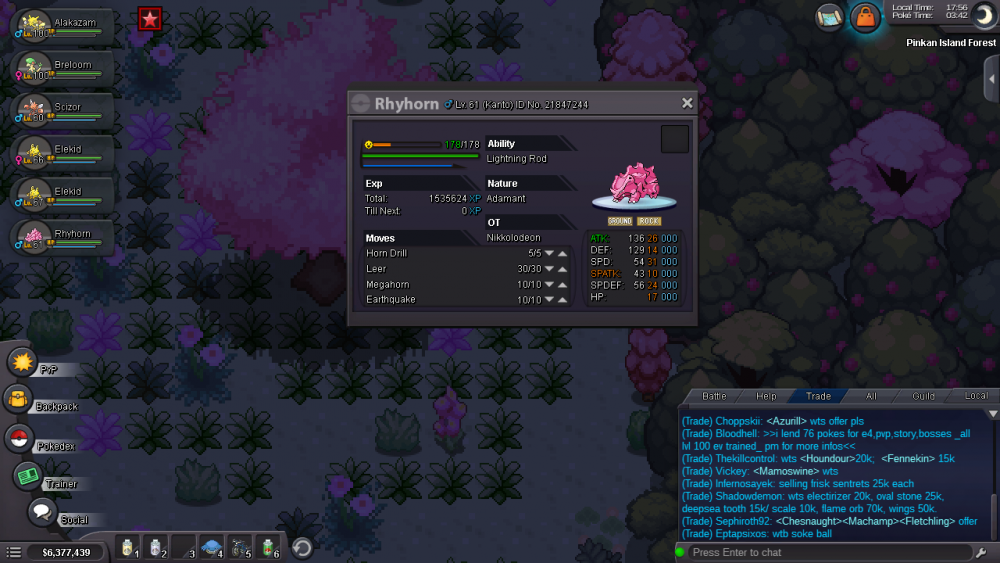Select Rhyhorn in the party list
The image size is (1000, 563).
tap(60, 237)
